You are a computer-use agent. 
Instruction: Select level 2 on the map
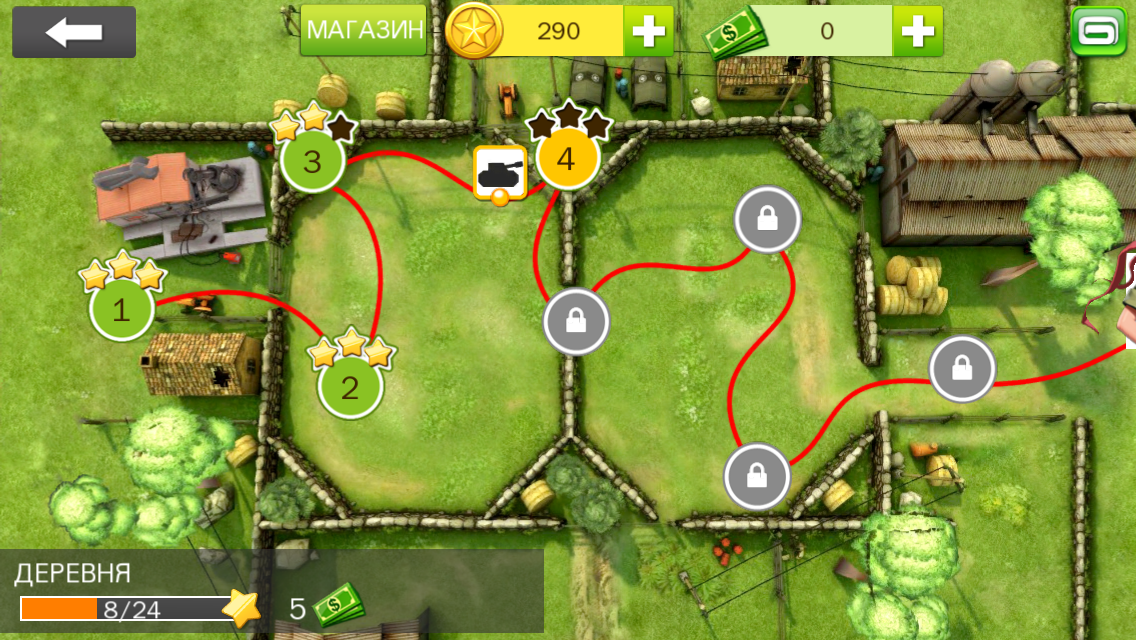(x=349, y=386)
